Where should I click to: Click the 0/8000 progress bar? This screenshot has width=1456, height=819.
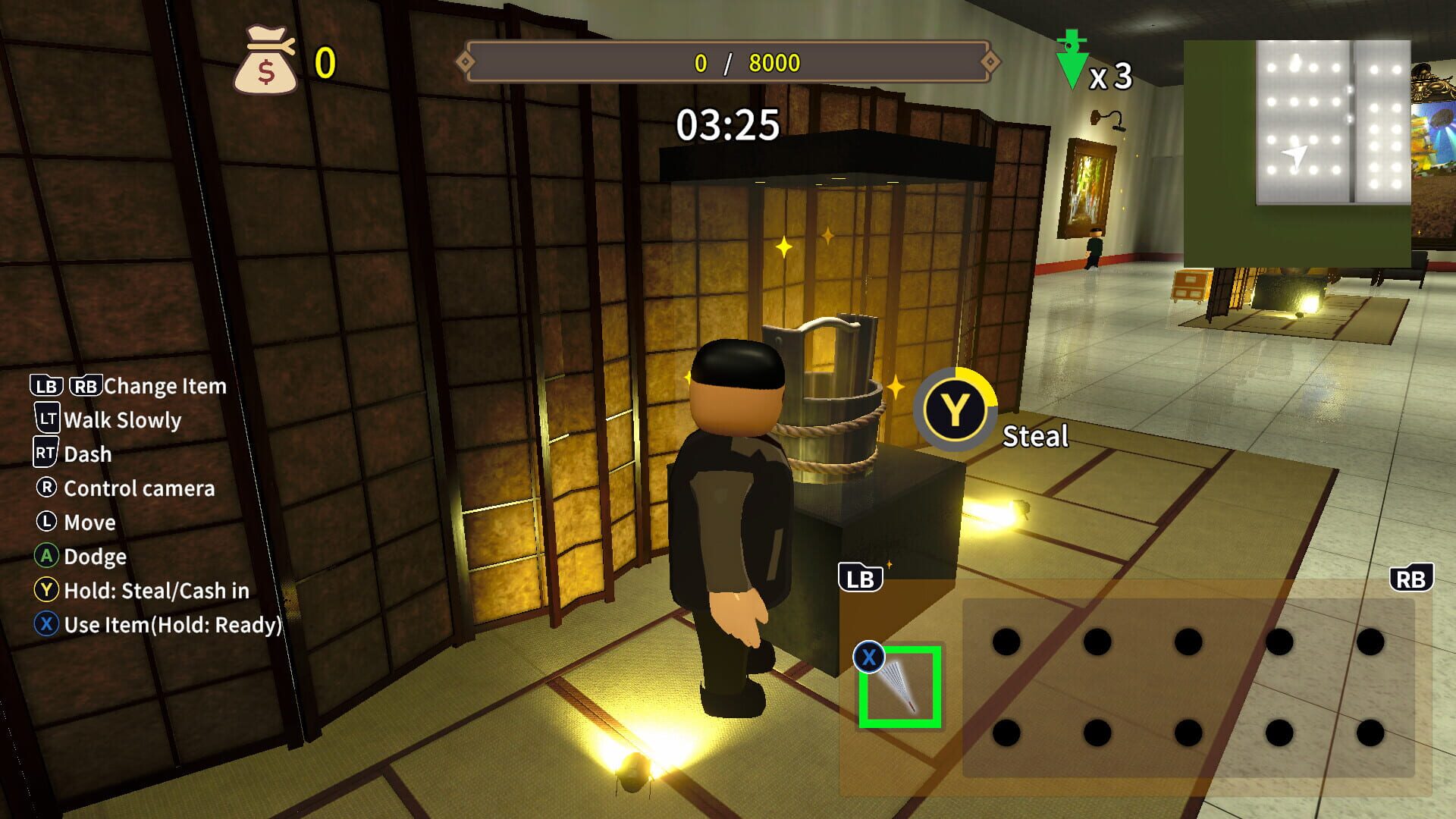(728, 64)
